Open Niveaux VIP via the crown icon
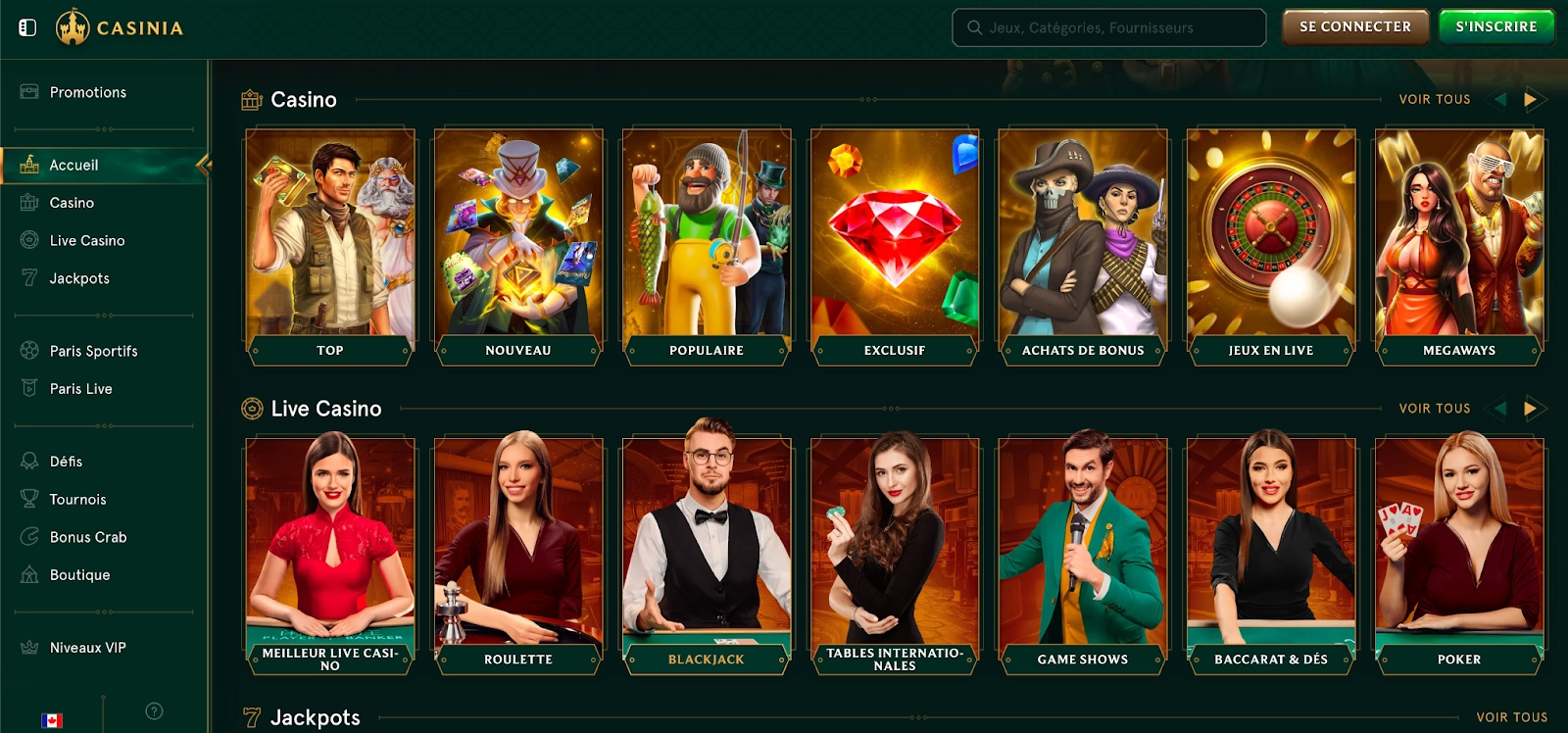The image size is (1568, 733). pos(28,647)
